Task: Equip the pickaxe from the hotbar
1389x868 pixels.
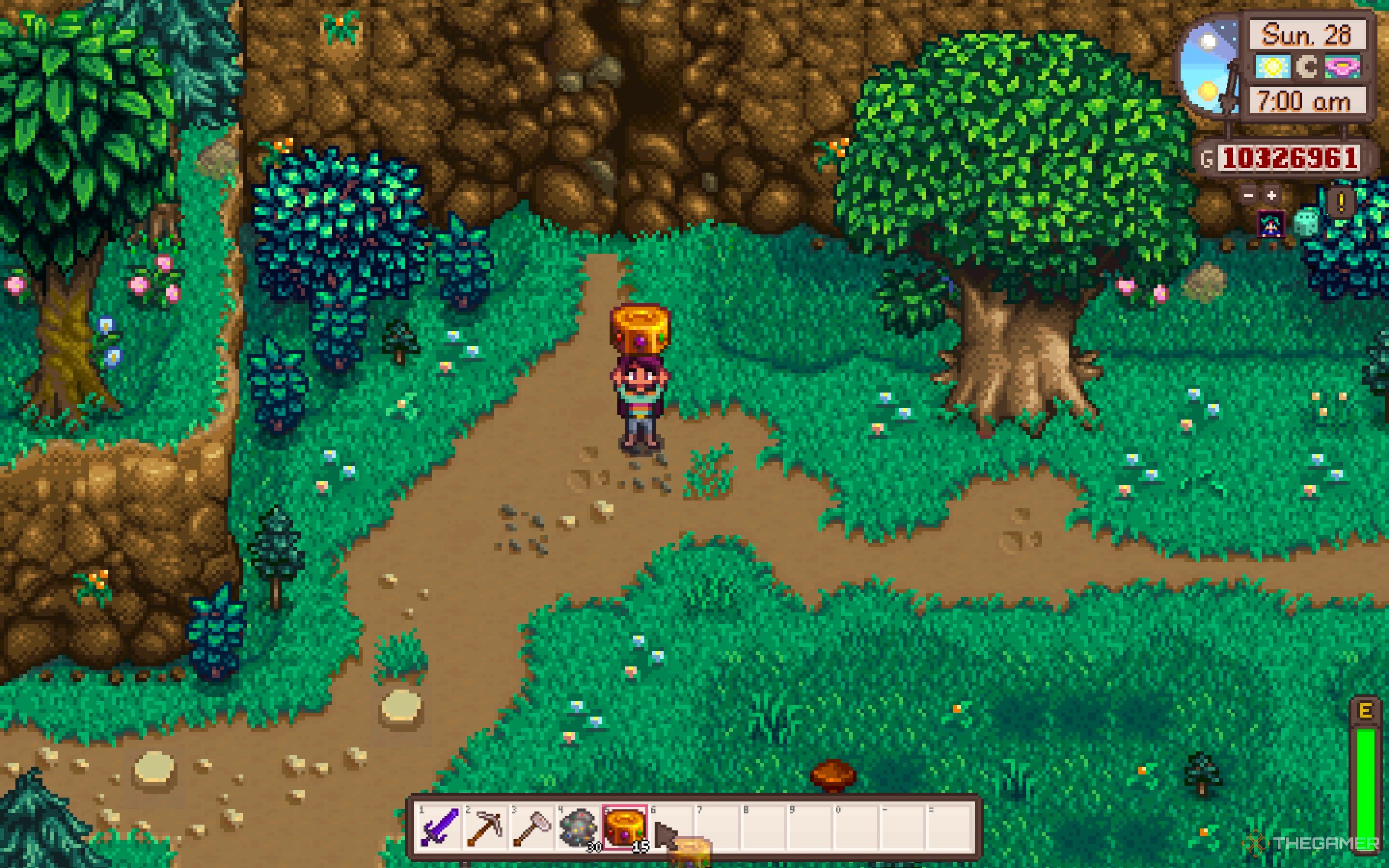Action: tap(485, 827)
